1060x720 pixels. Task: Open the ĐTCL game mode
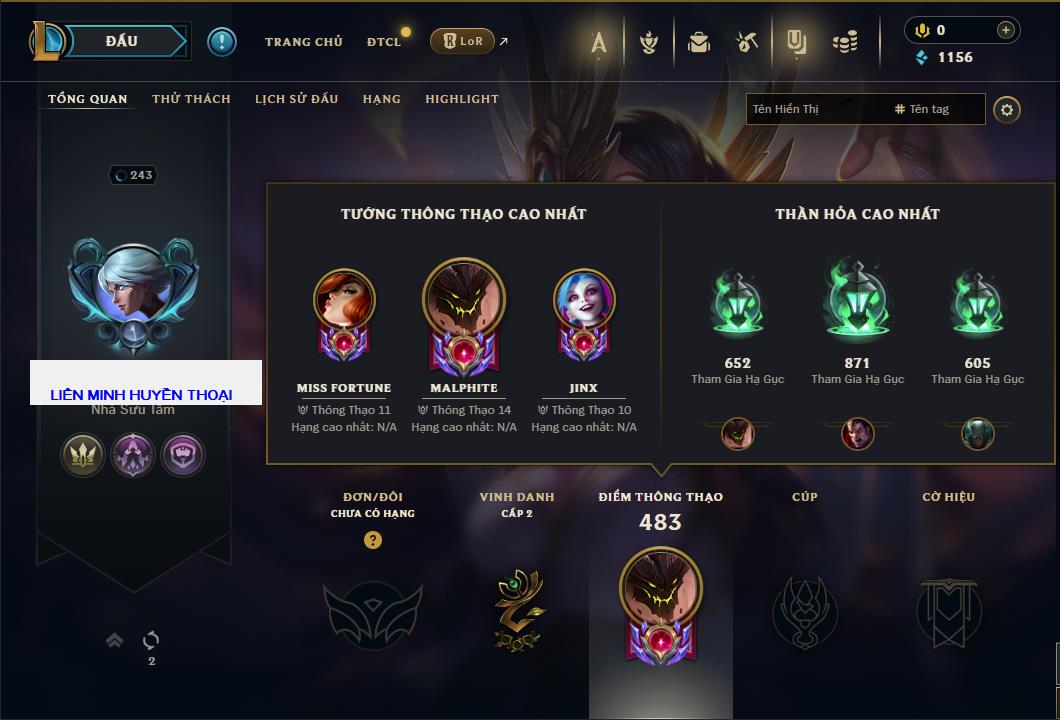(x=384, y=42)
